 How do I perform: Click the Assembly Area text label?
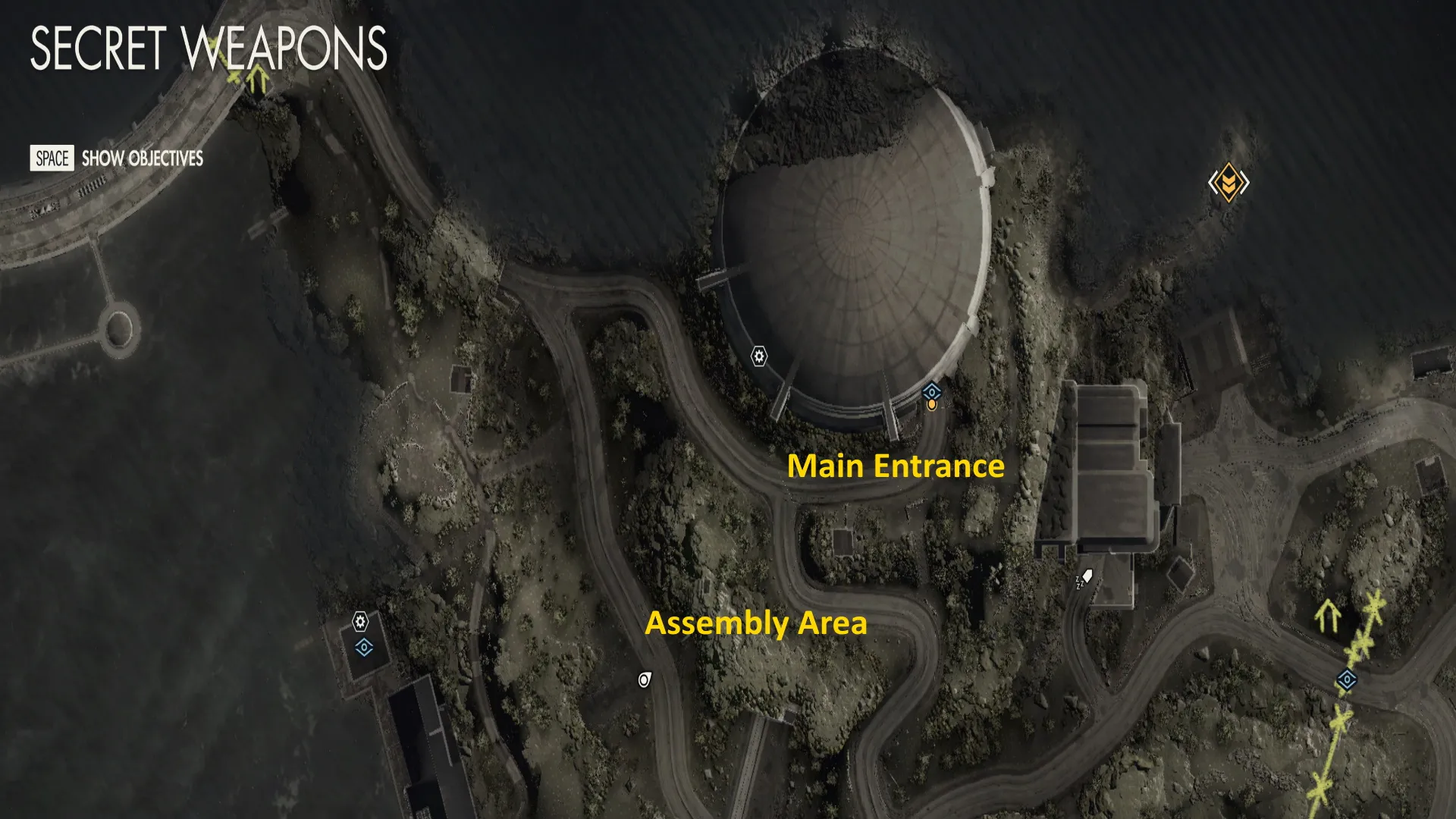[756, 625]
